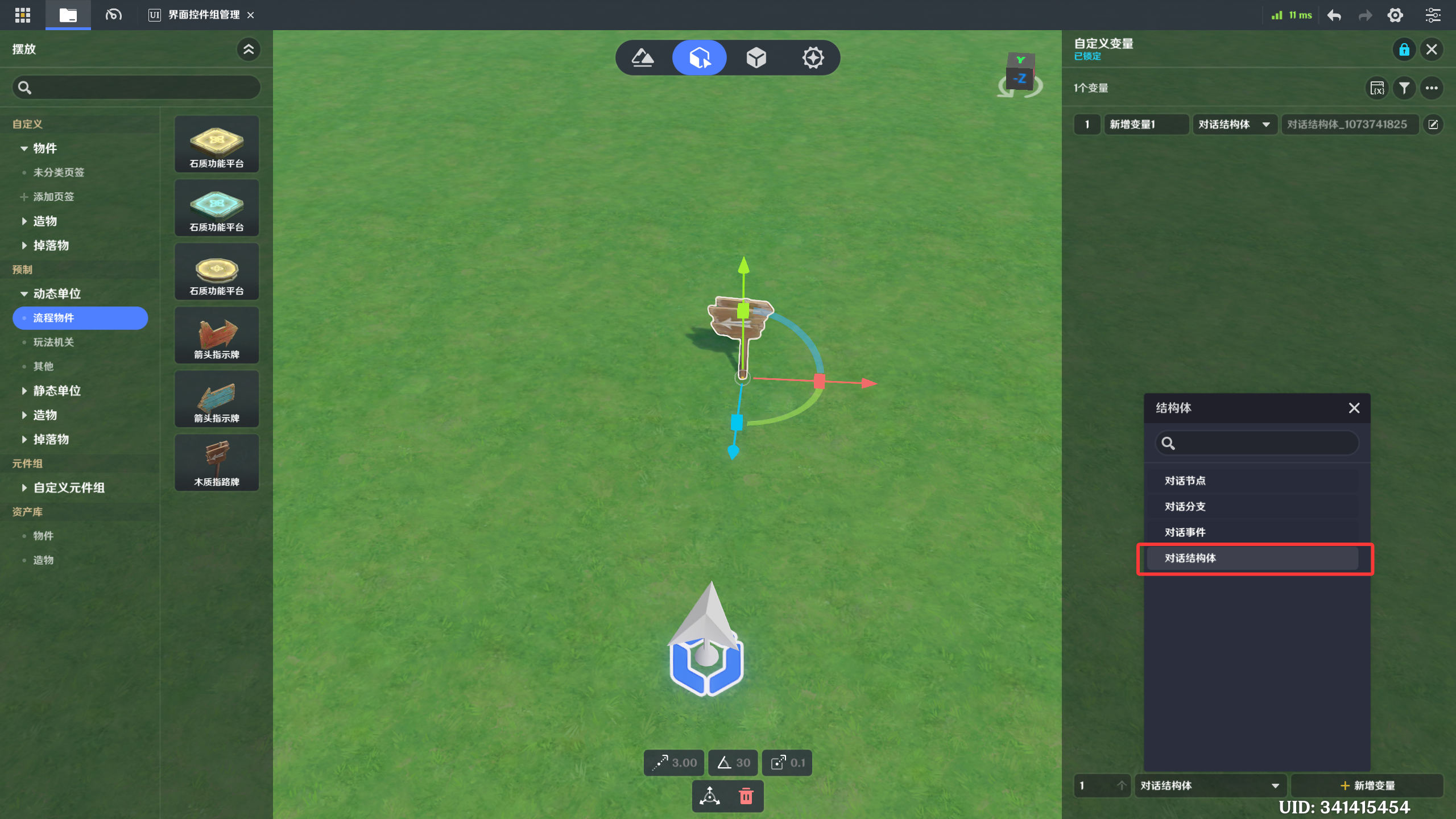1456x819 pixels.
Task: Open the 玩法机关 category
Action: (53, 342)
